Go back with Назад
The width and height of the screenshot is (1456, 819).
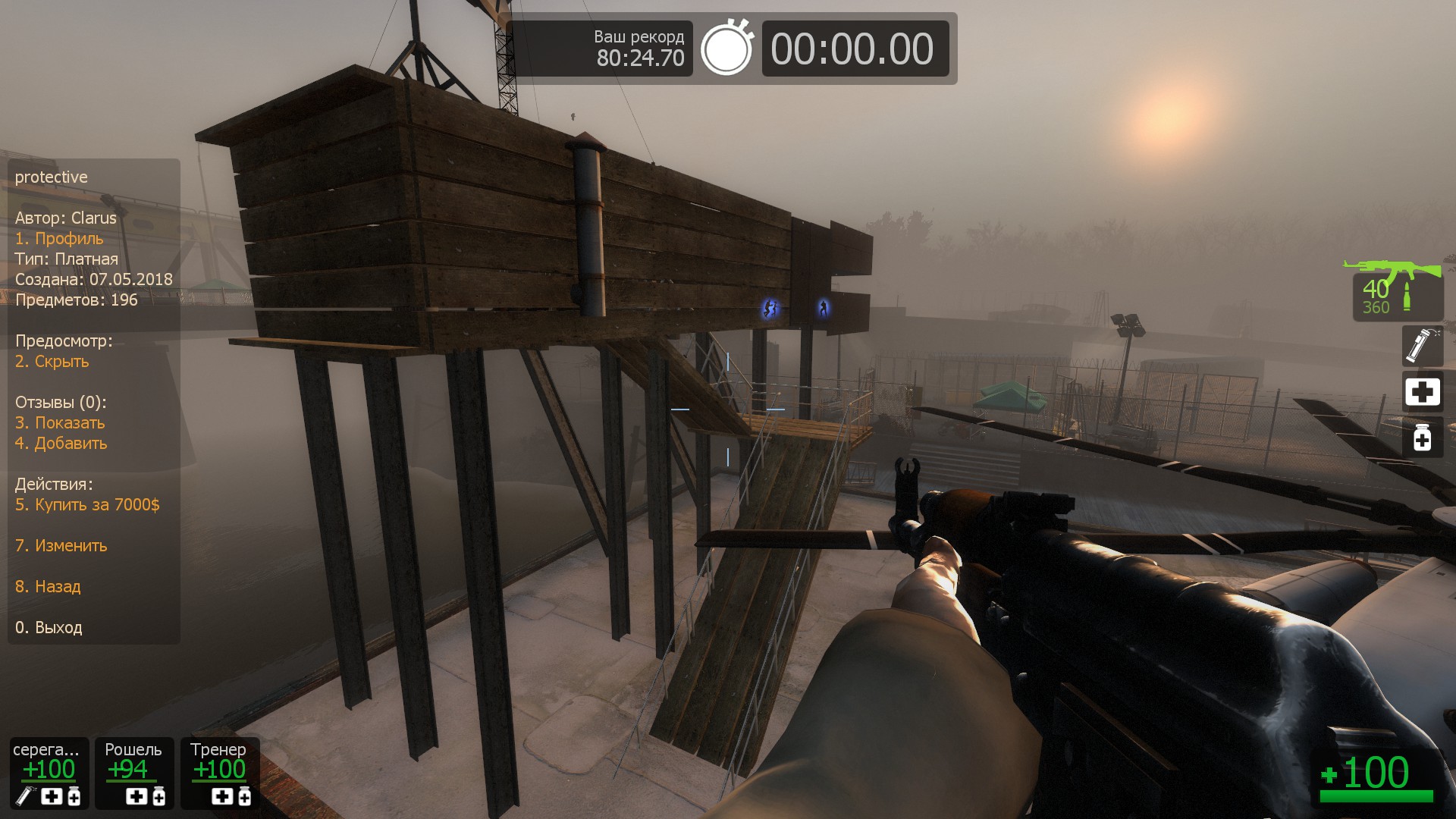coord(48,587)
